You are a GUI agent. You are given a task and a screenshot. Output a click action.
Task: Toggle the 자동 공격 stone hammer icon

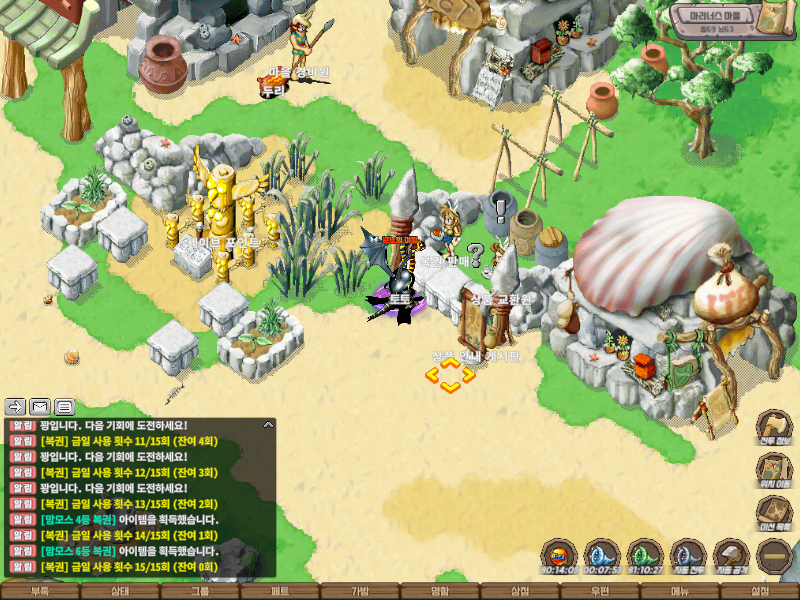[x=731, y=554]
